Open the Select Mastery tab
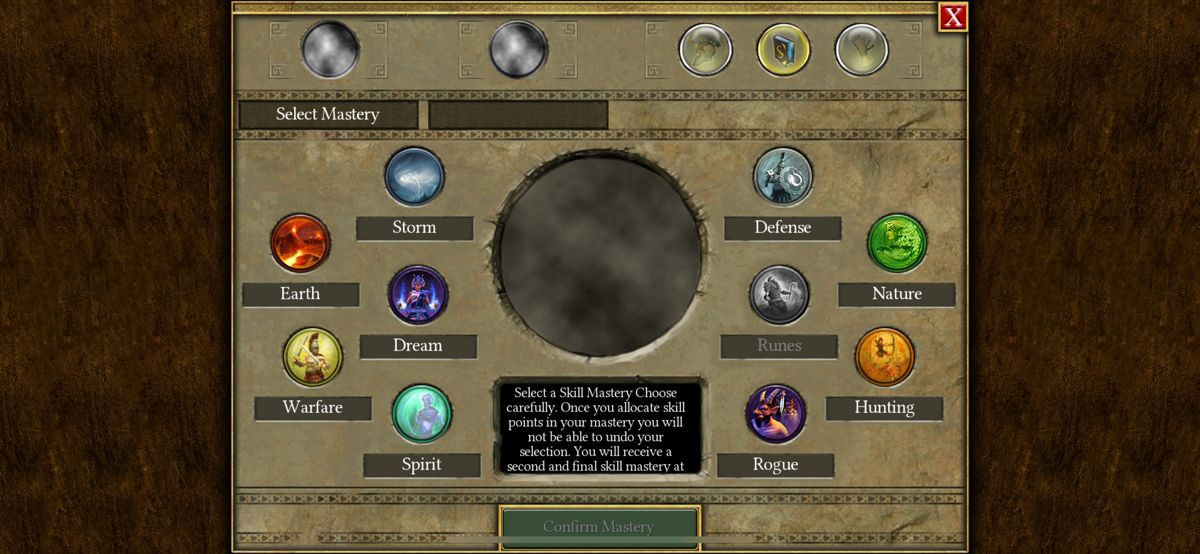This screenshot has width=1200, height=554. [328, 114]
